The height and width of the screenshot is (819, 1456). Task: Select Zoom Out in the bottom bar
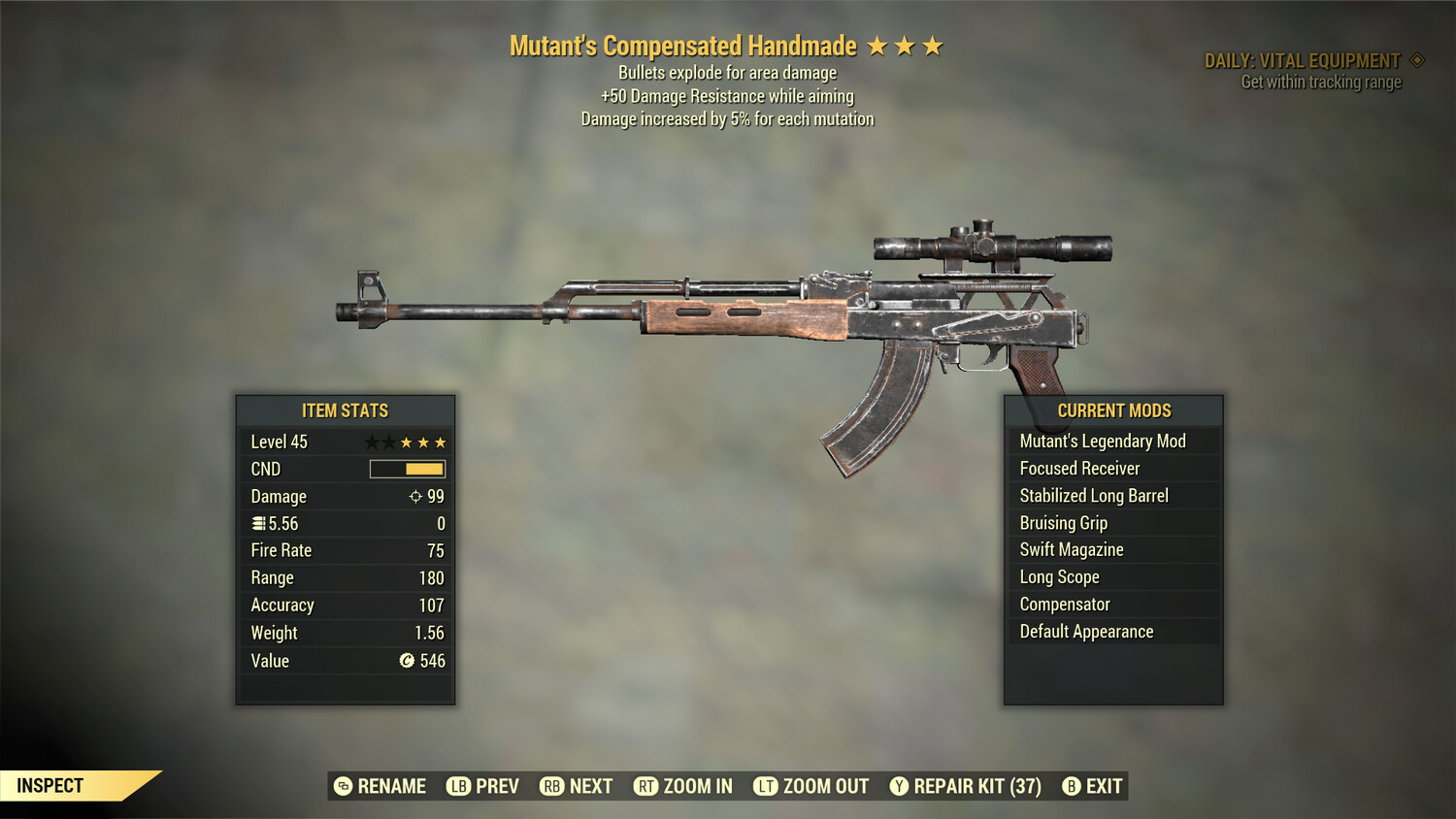(x=811, y=786)
